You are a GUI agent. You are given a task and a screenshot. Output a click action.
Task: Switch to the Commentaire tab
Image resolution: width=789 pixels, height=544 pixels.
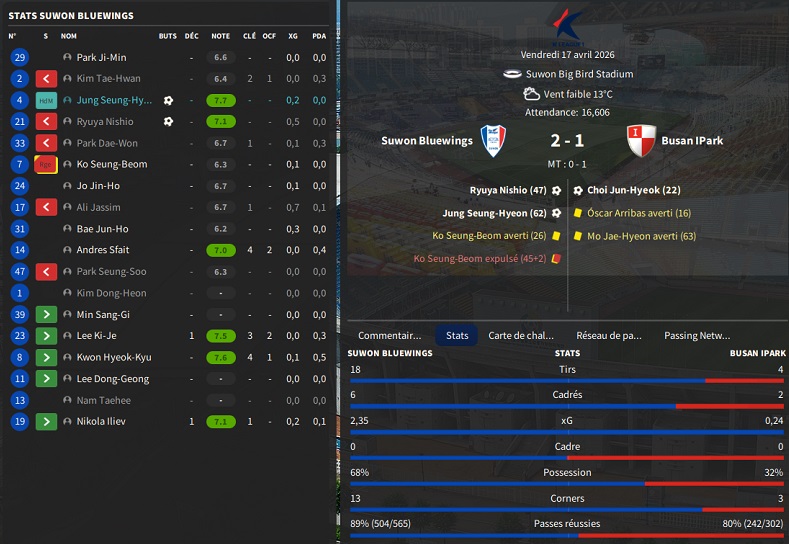click(389, 336)
